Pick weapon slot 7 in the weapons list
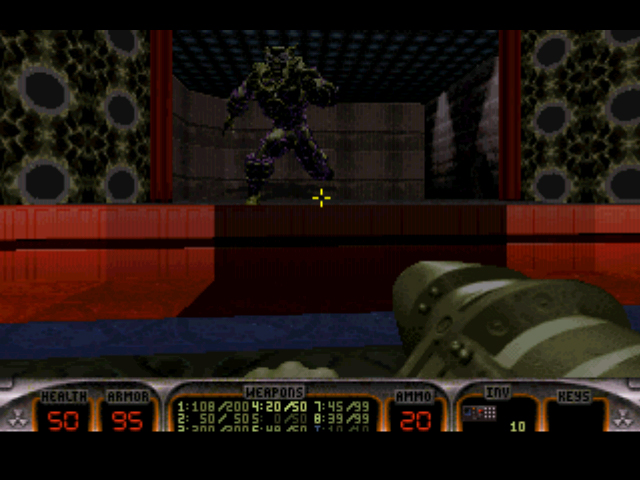Screen dimensions: 640x480 (x=339, y=407)
